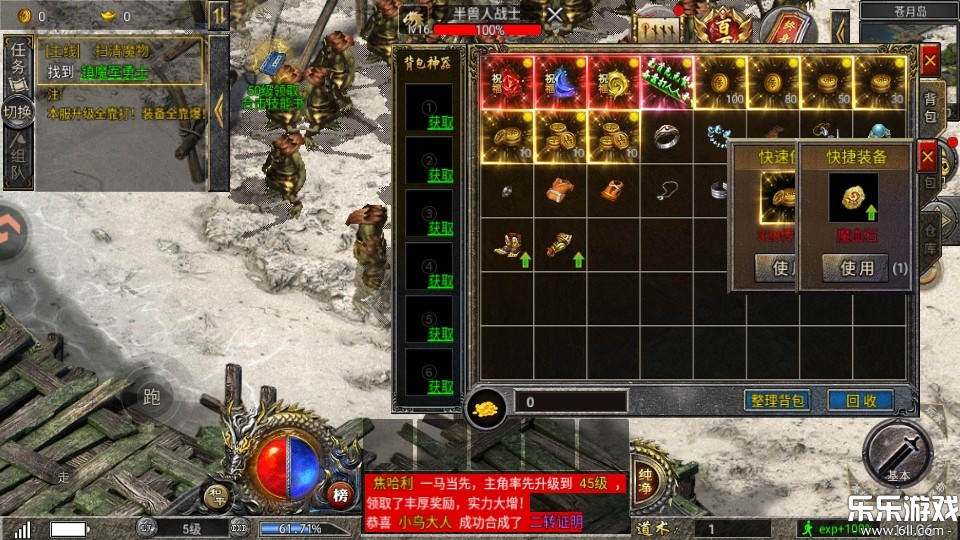Select the red blessing gem item
The height and width of the screenshot is (540, 960).
507,82
